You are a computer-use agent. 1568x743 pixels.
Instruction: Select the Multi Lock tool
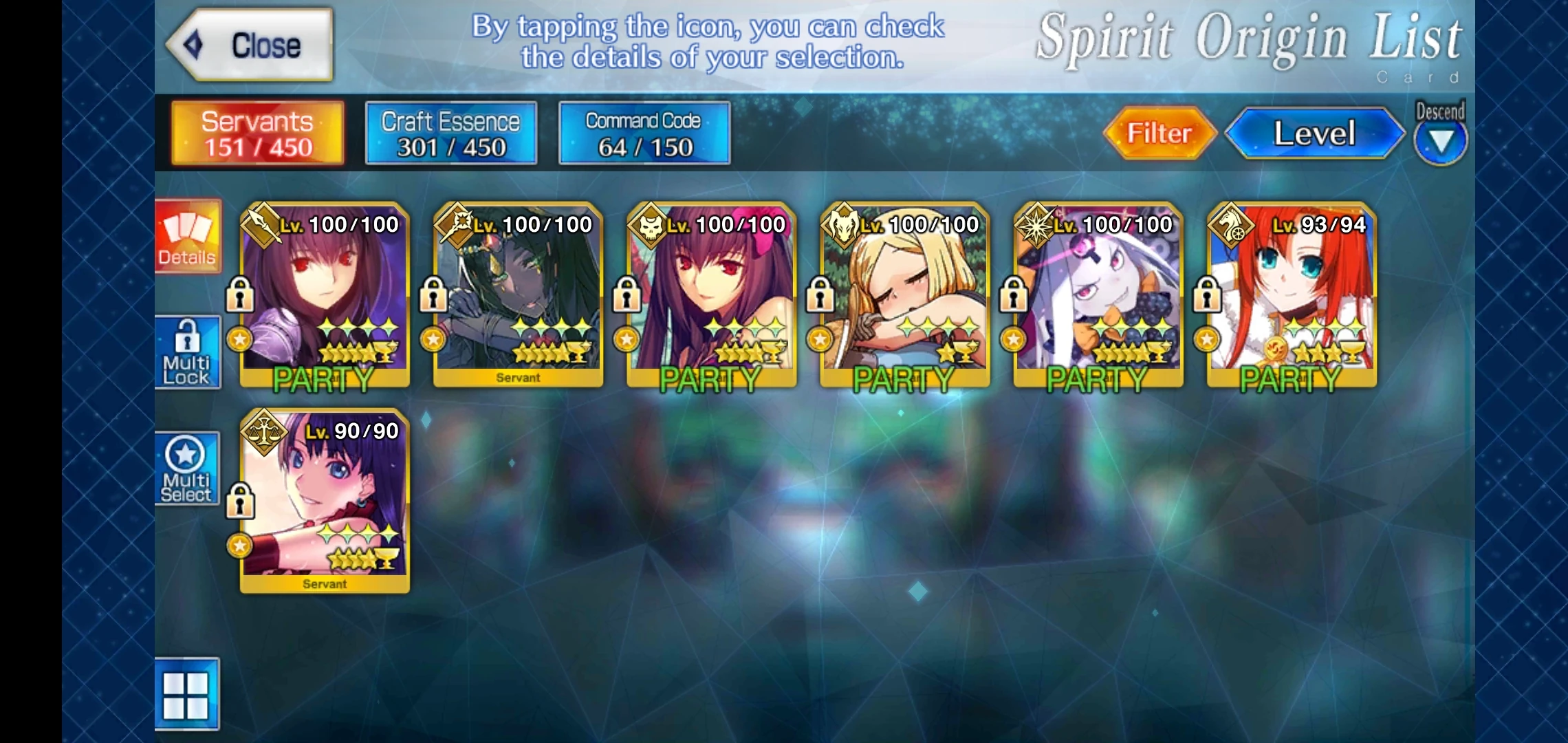[187, 353]
